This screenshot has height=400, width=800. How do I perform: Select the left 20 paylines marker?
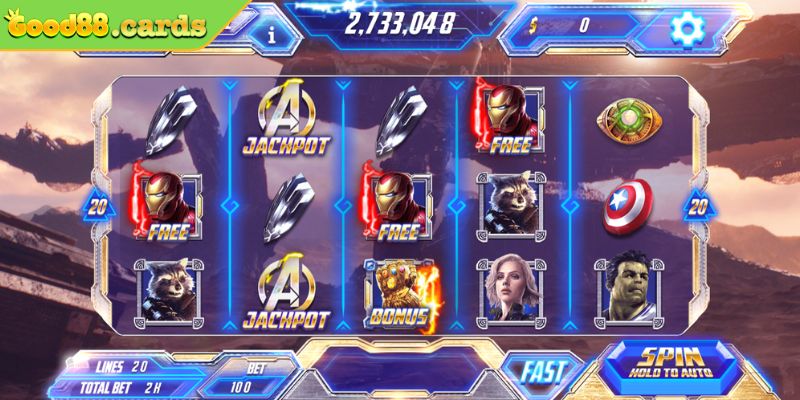98,205
